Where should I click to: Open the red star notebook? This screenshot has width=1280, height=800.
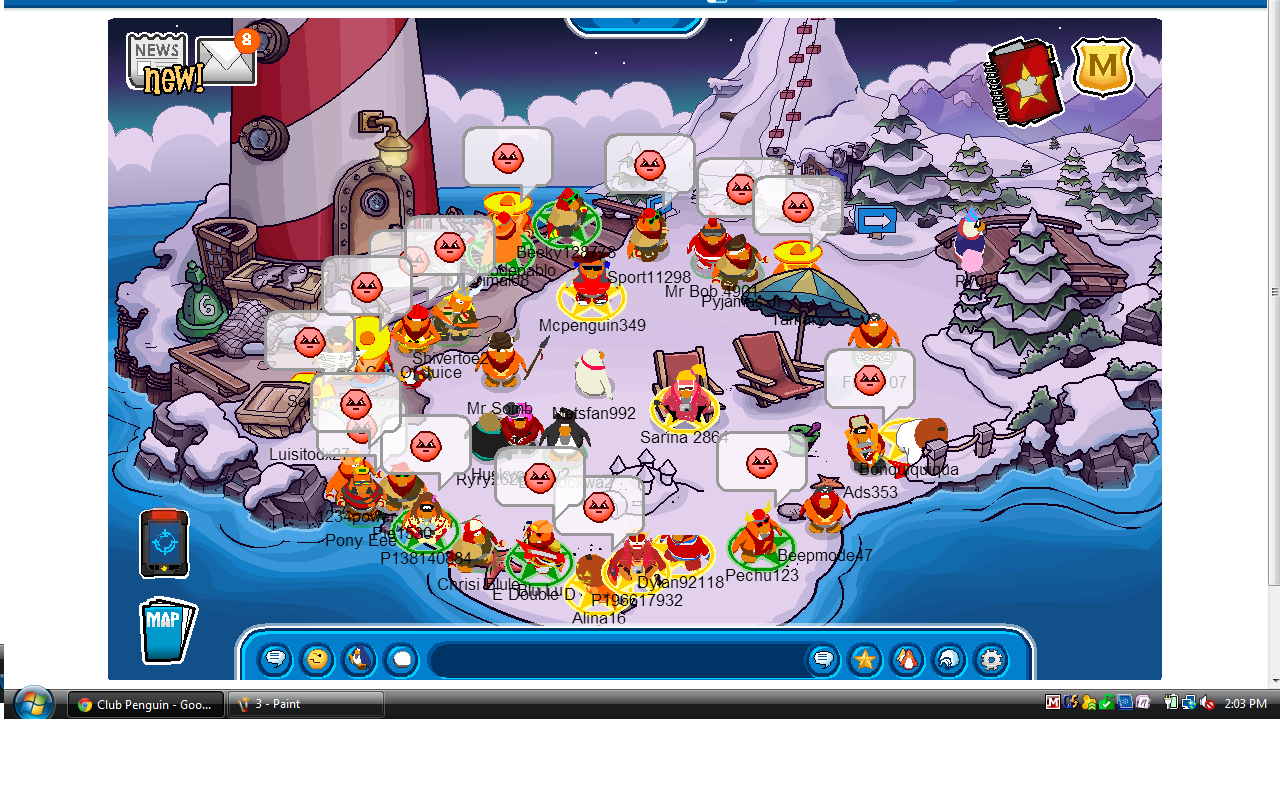[x=1022, y=82]
